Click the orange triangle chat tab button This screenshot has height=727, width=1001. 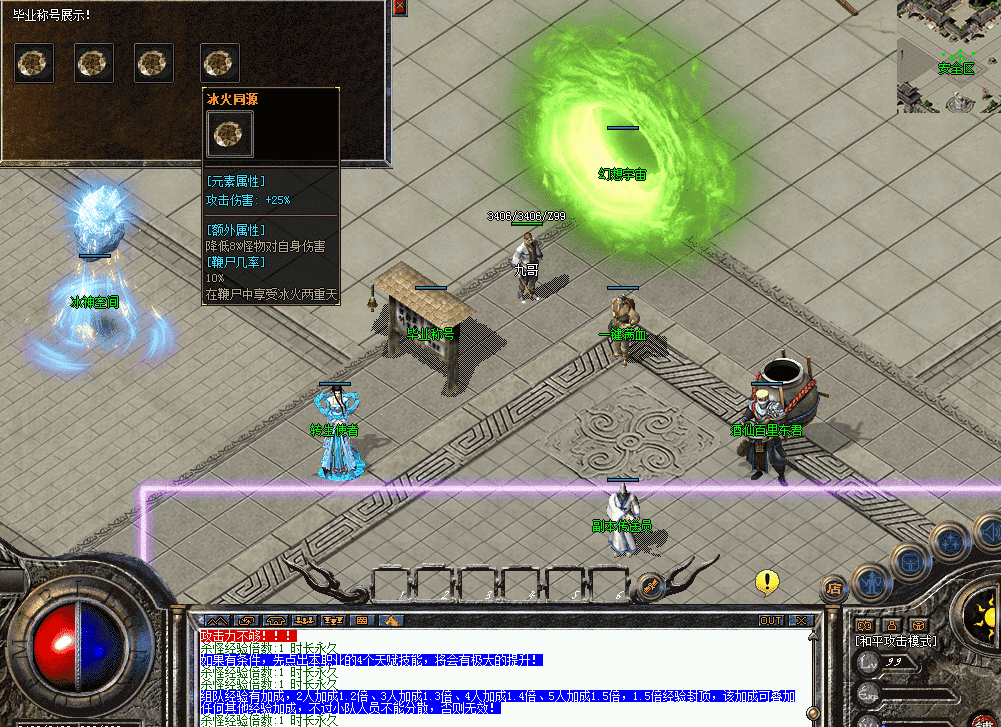point(393,621)
